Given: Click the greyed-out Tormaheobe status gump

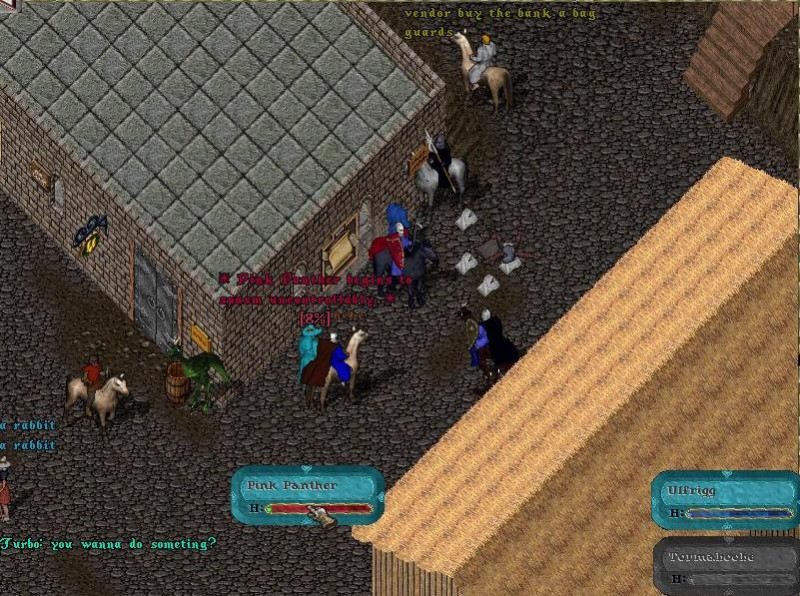Looking at the screenshot, I should pos(724,566).
